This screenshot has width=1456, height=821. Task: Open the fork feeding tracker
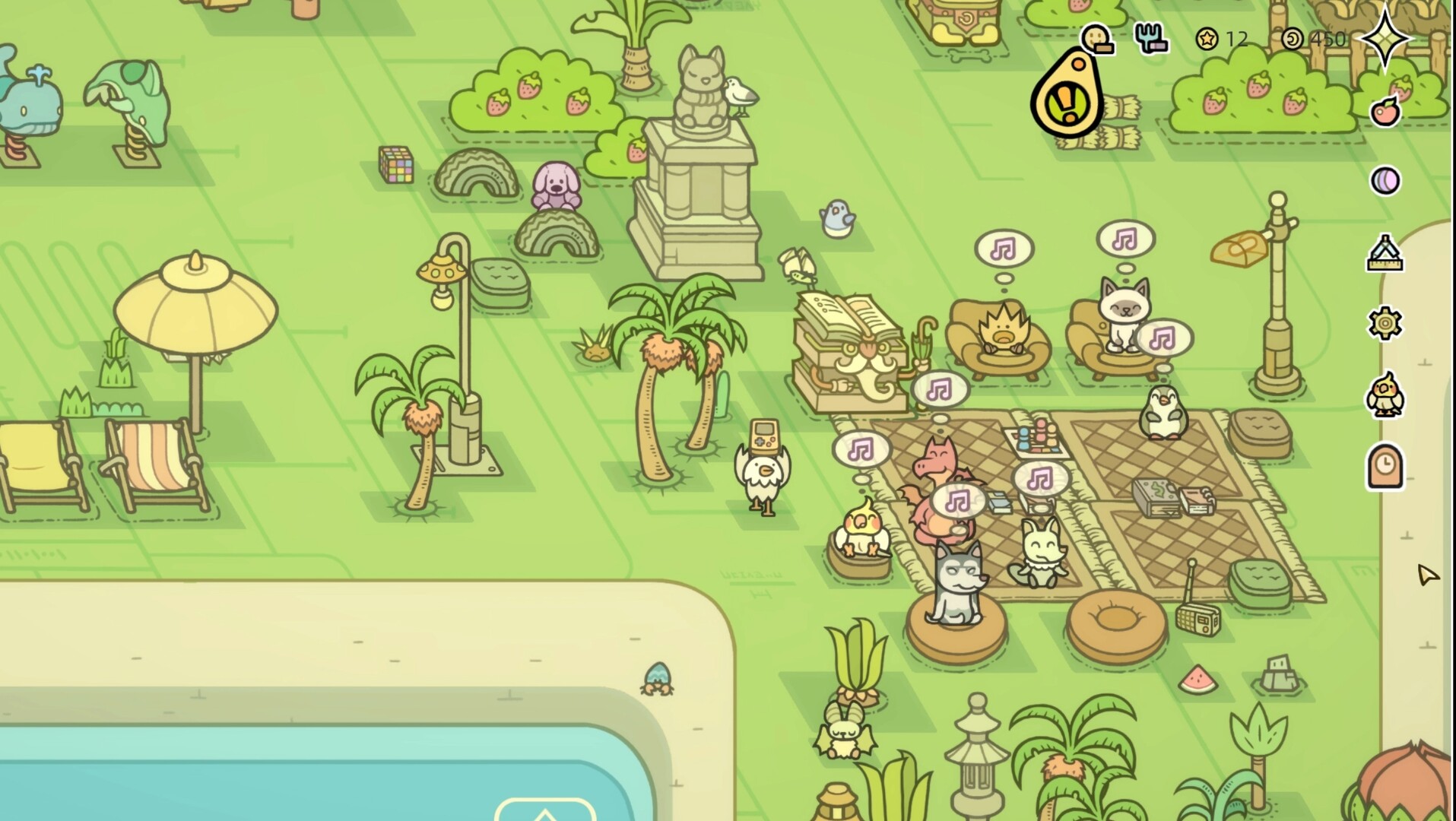pos(1150,40)
